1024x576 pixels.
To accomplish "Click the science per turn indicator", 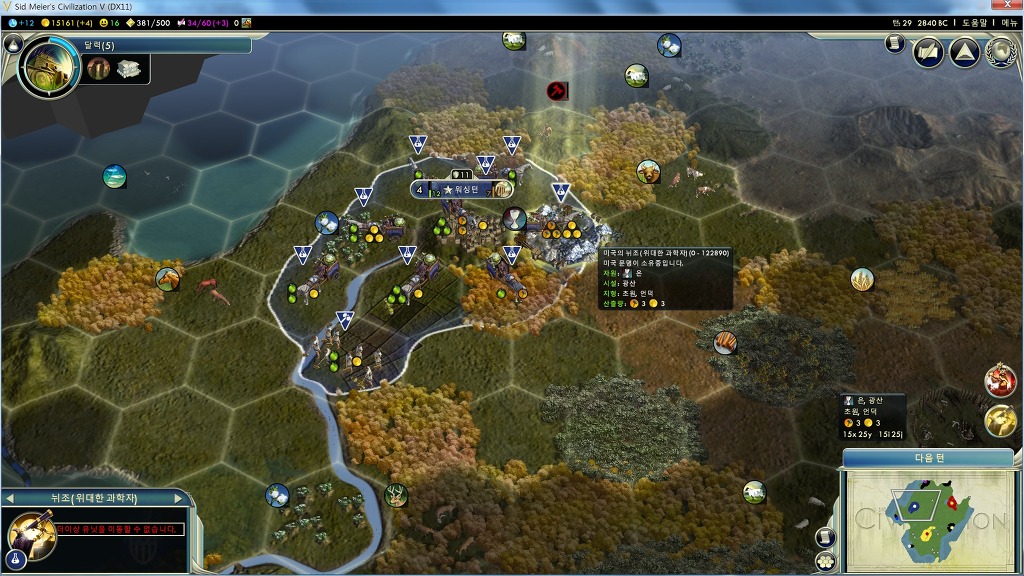I will pyautogui.click(x=20, y=22).
